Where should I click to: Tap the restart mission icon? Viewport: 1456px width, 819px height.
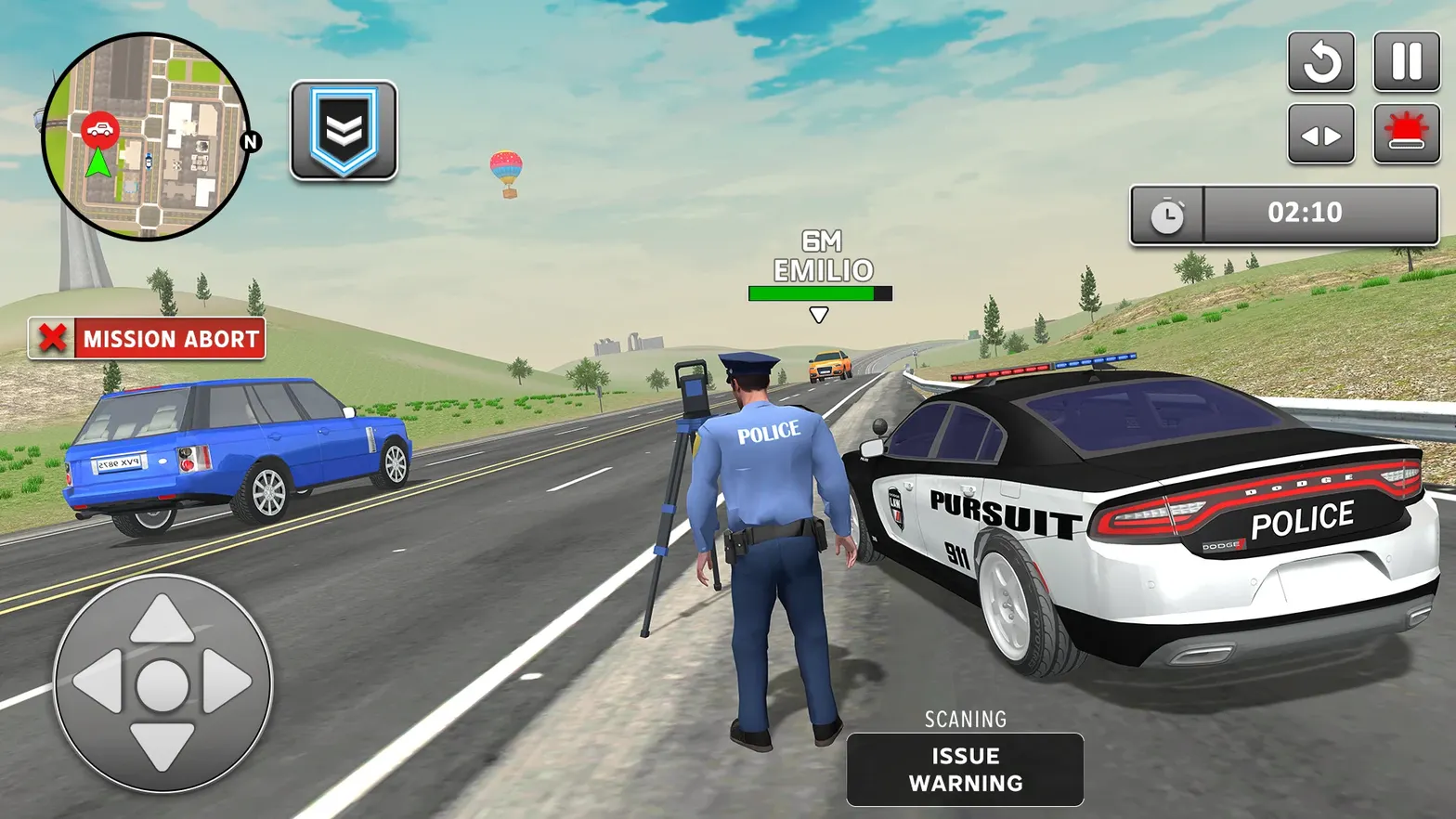pos(1322,61)
